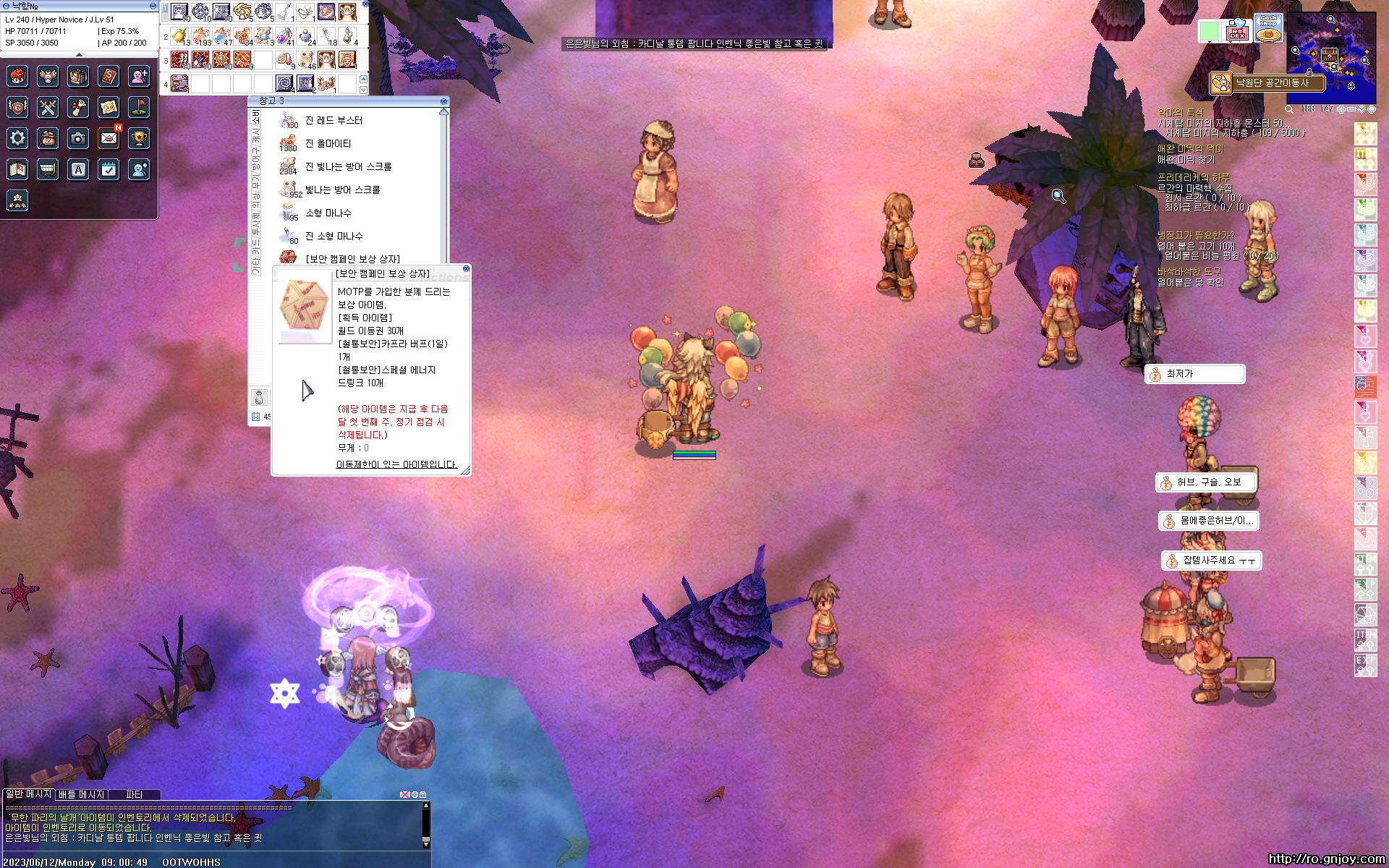Open the shopping cart menu icon

pyautogui.click(x=48, y=169)
